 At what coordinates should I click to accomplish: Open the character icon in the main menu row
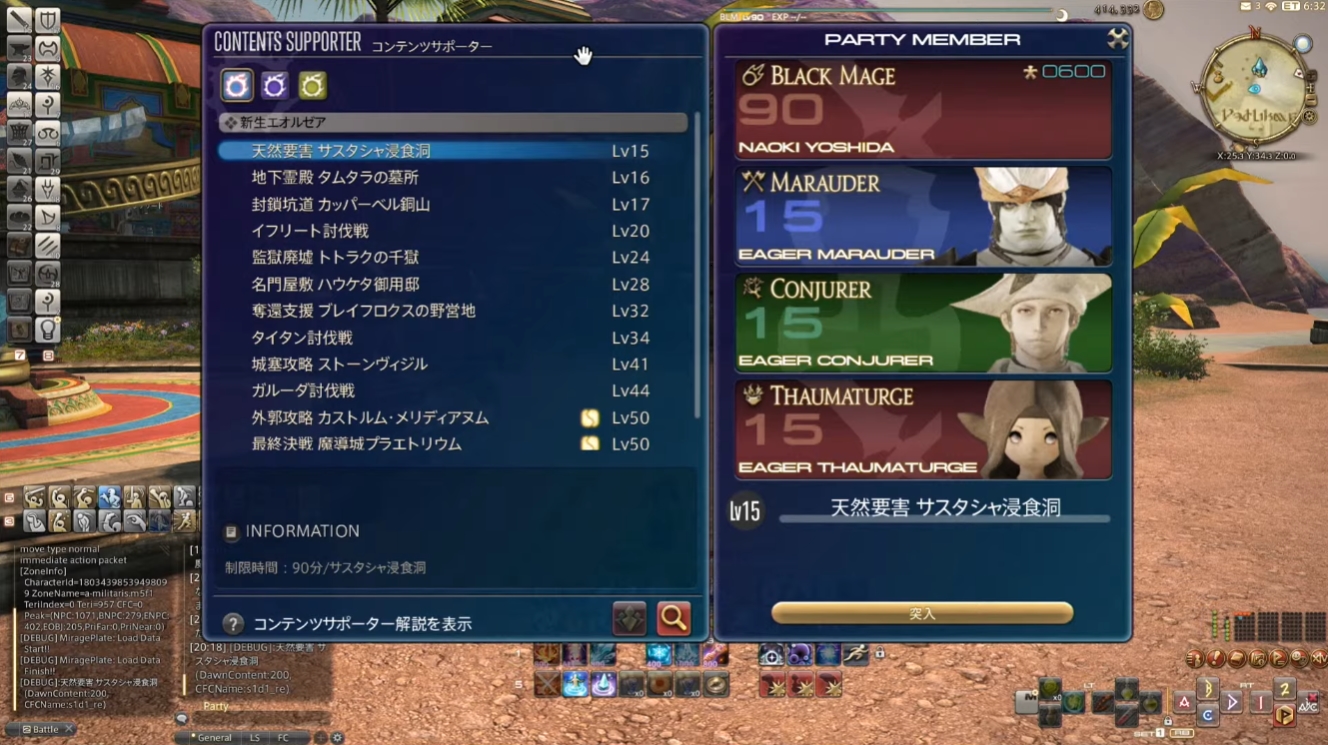(1194, 659)
